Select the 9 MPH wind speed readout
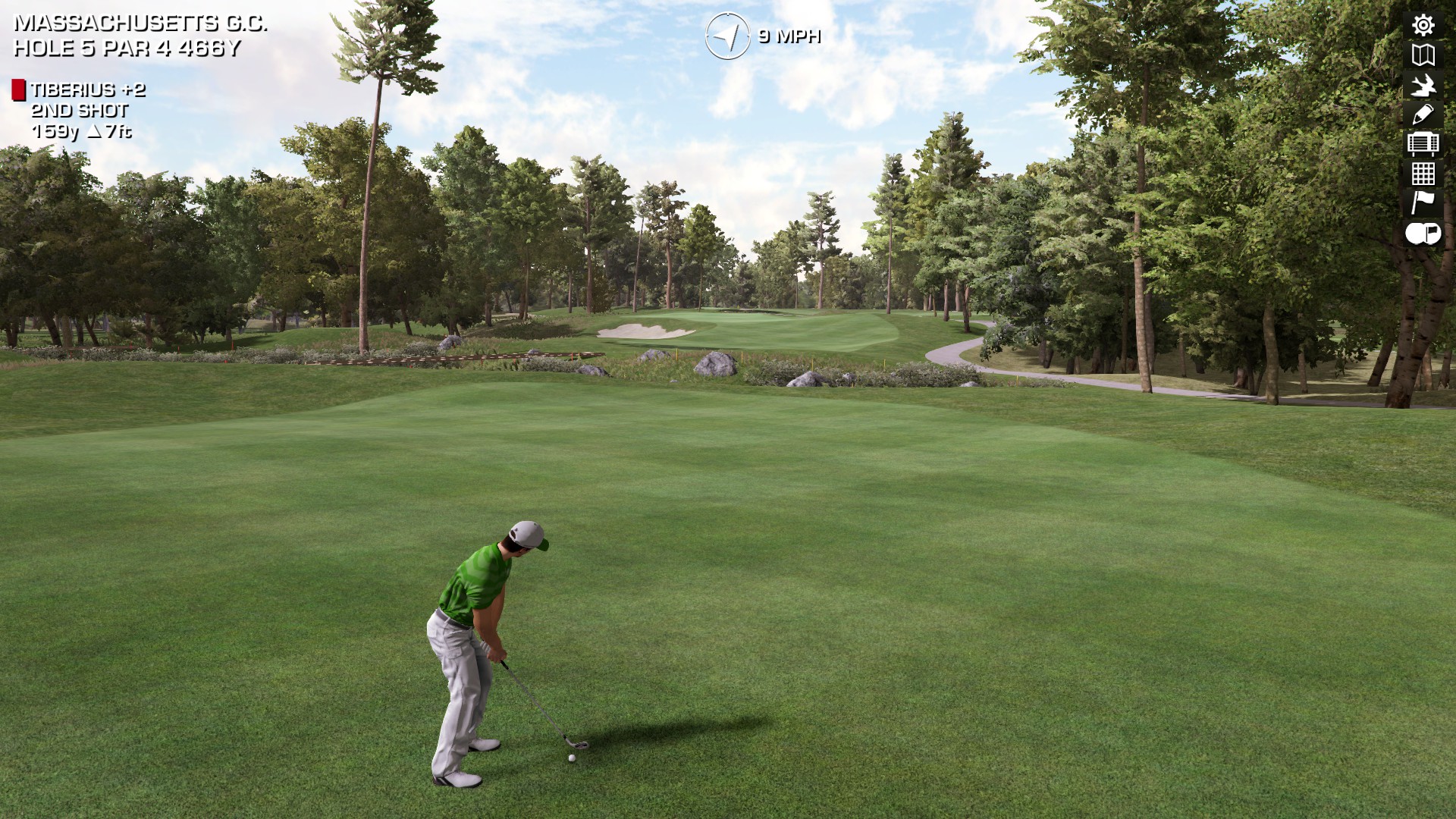The image size is (1456, 819). tap(789, 36)
